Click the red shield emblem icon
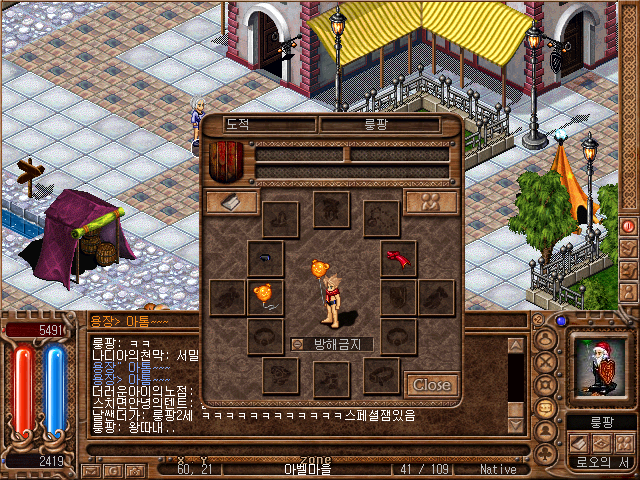The image size is (640, 480). coord(226,160)
